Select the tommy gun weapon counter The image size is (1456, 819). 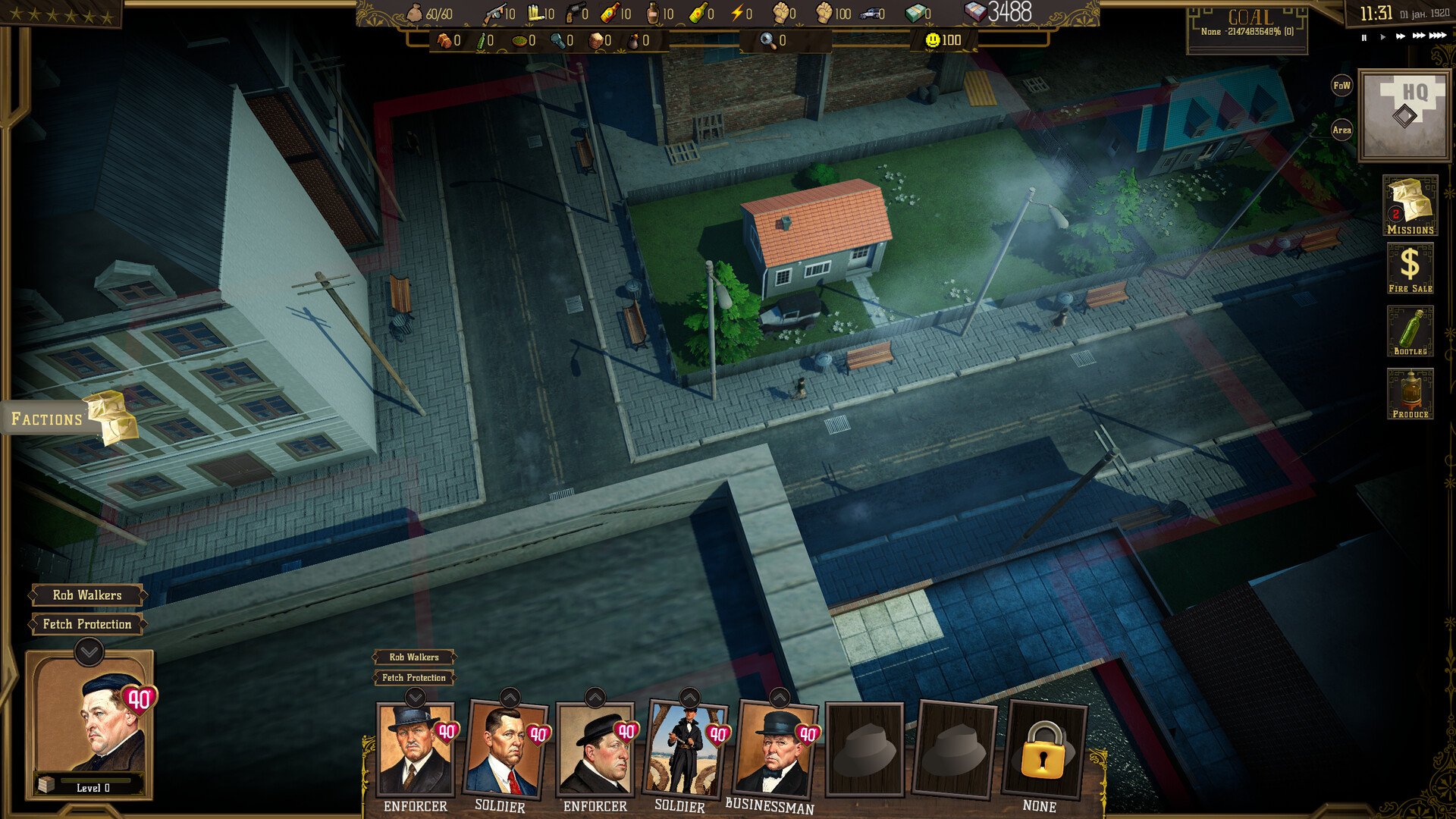click(x=497, y=12)
